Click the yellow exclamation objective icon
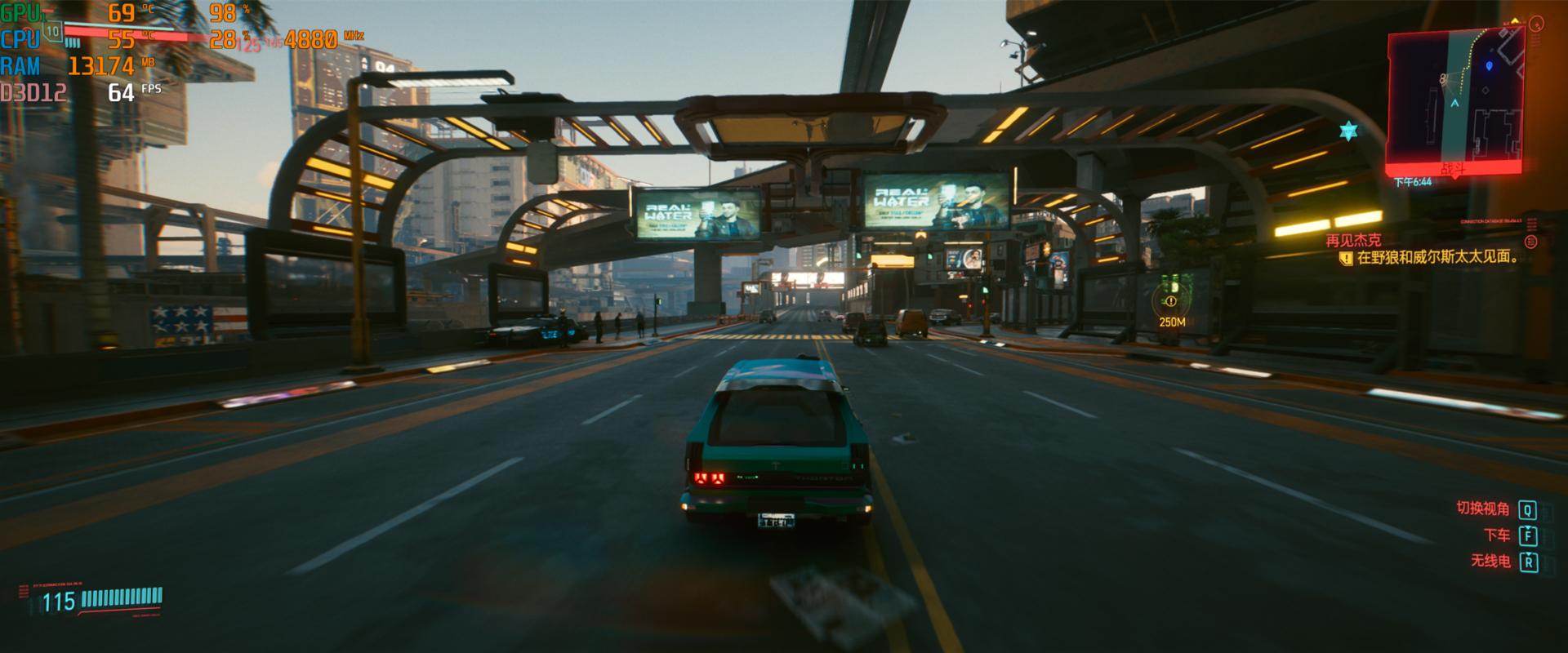 click(1346, 258)
